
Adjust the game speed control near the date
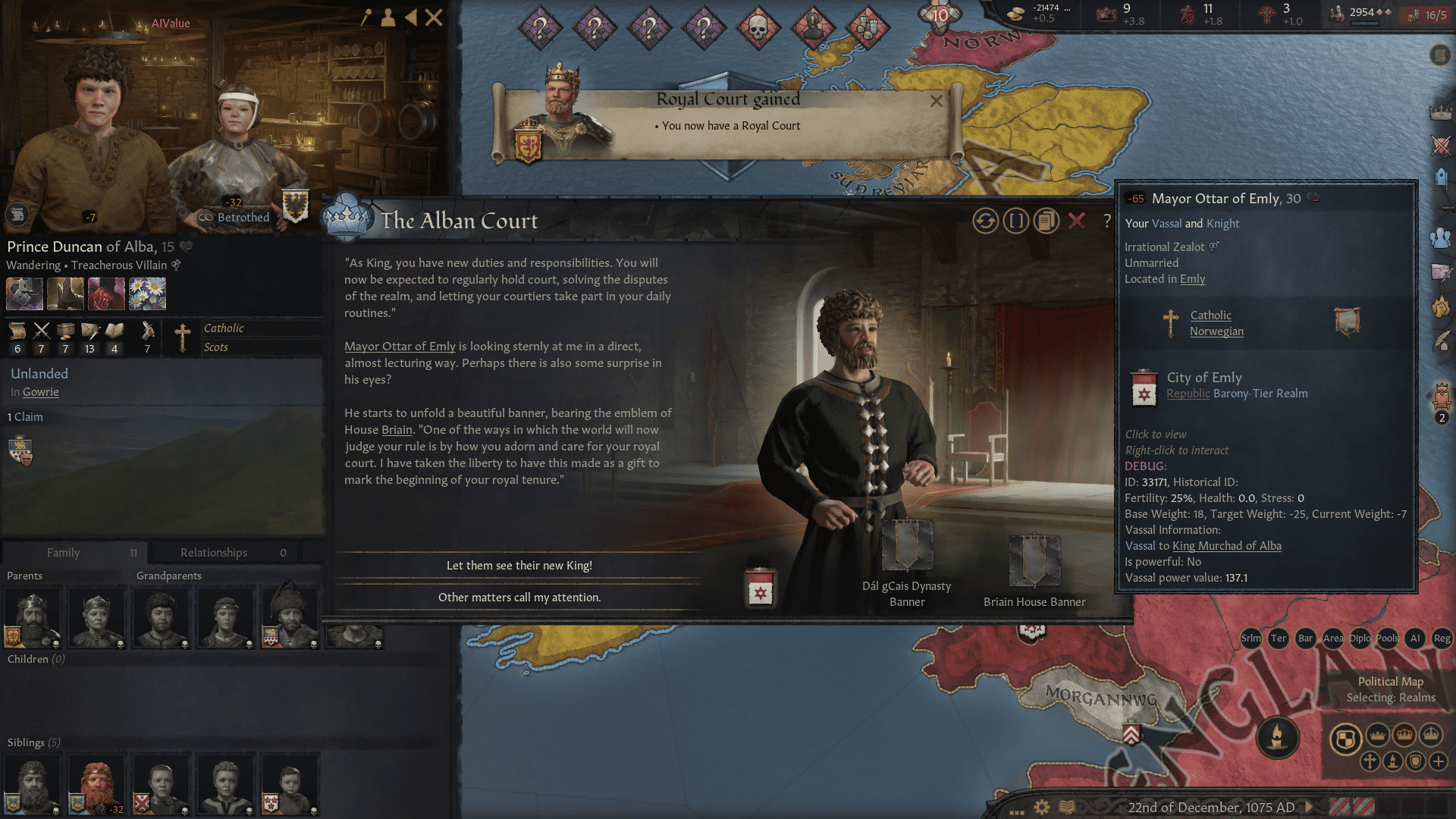tap(1352, 806)
